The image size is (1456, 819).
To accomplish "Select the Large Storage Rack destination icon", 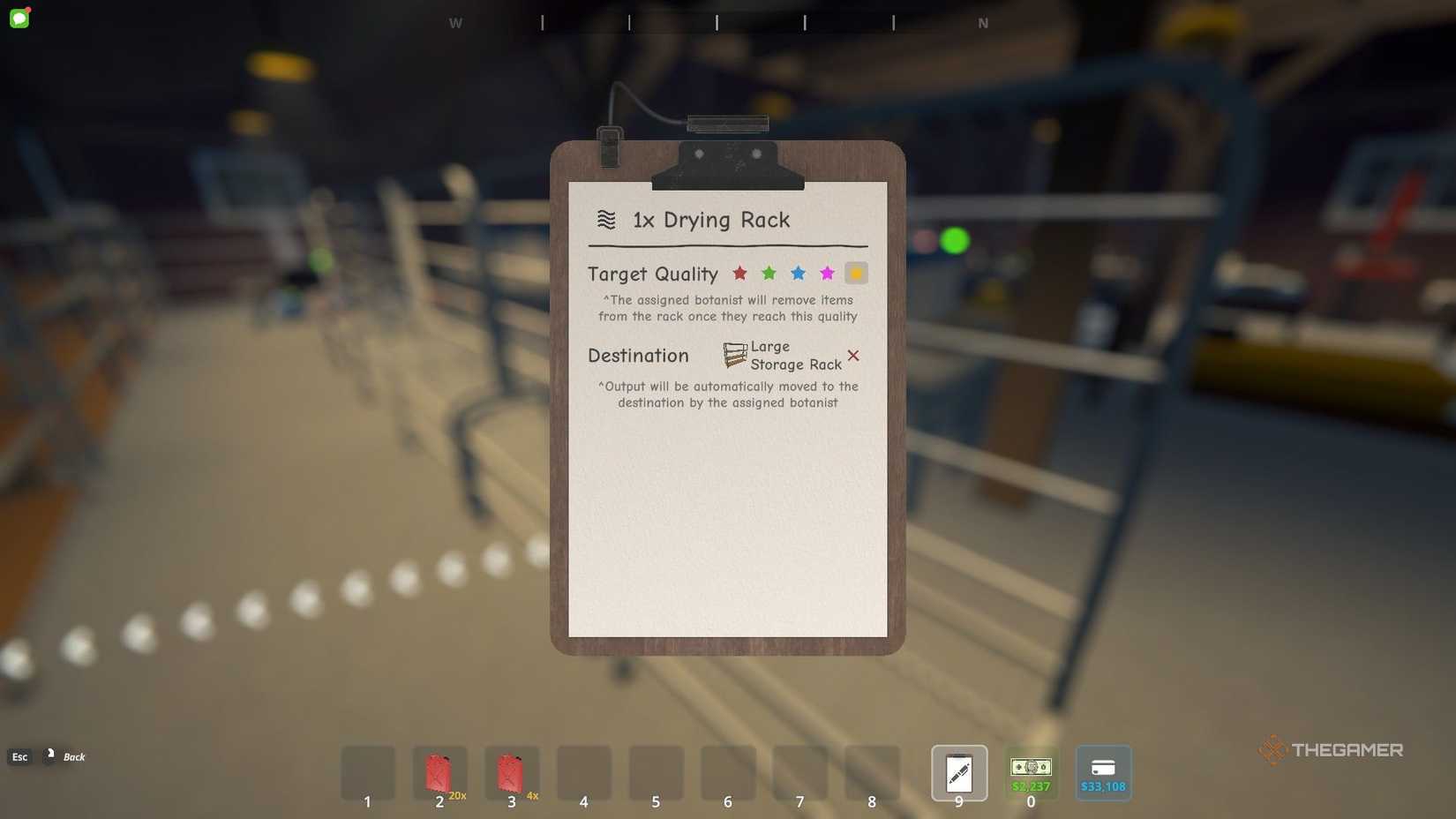I will (734, 355).
